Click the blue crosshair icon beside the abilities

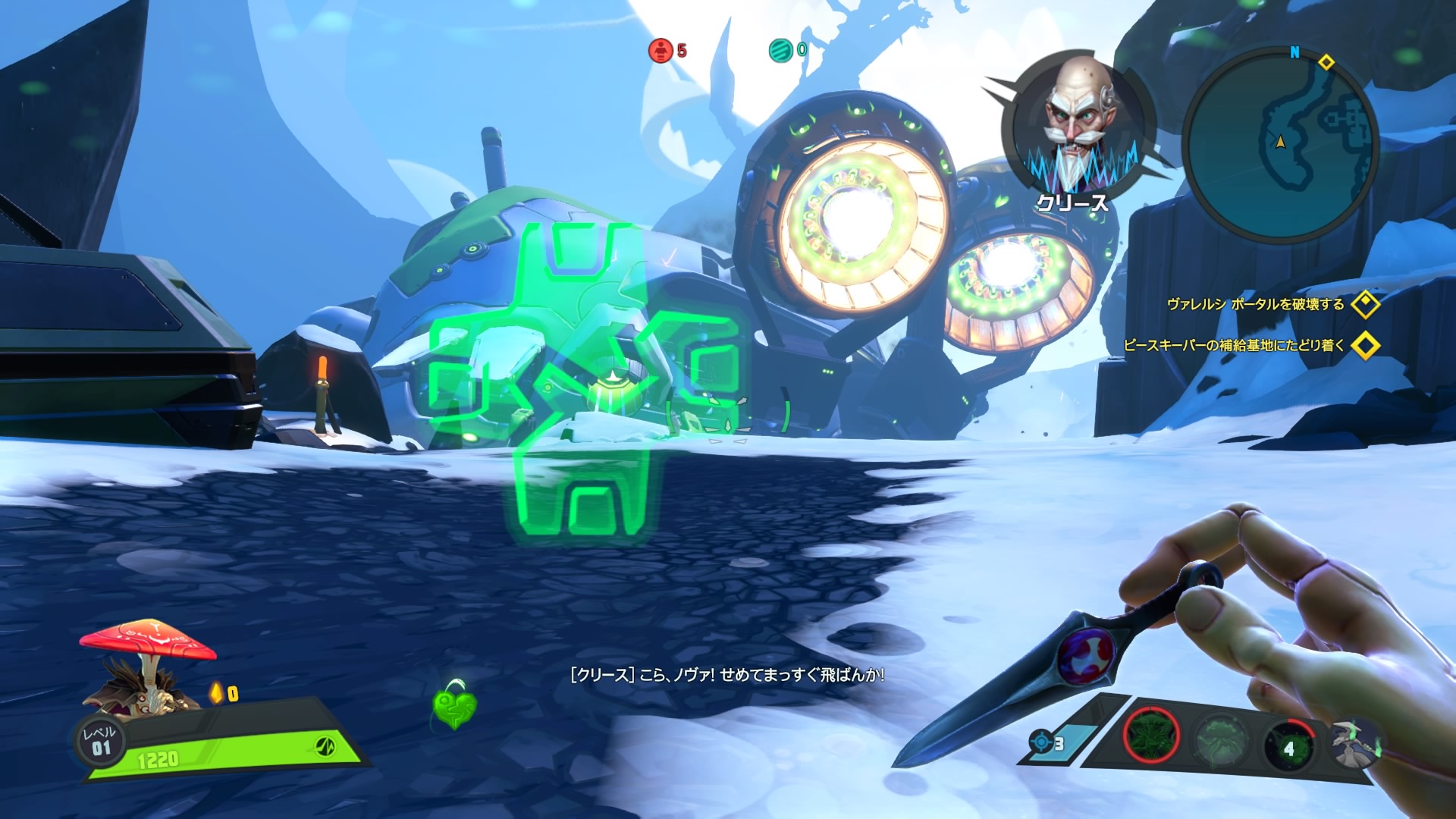point(1041,742)
